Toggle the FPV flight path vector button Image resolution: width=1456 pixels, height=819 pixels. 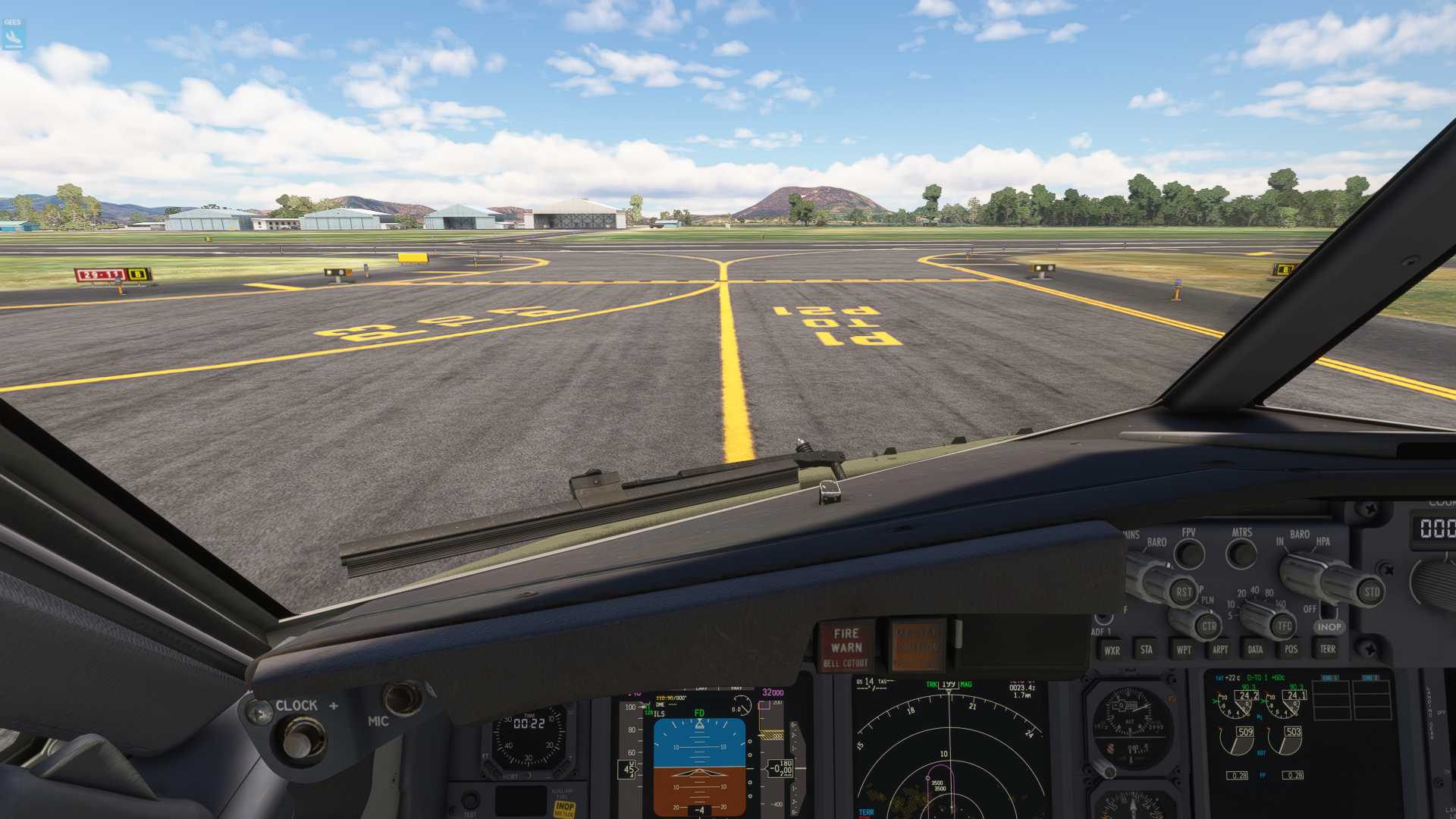pyautogui.click(x=1189, y=554)
